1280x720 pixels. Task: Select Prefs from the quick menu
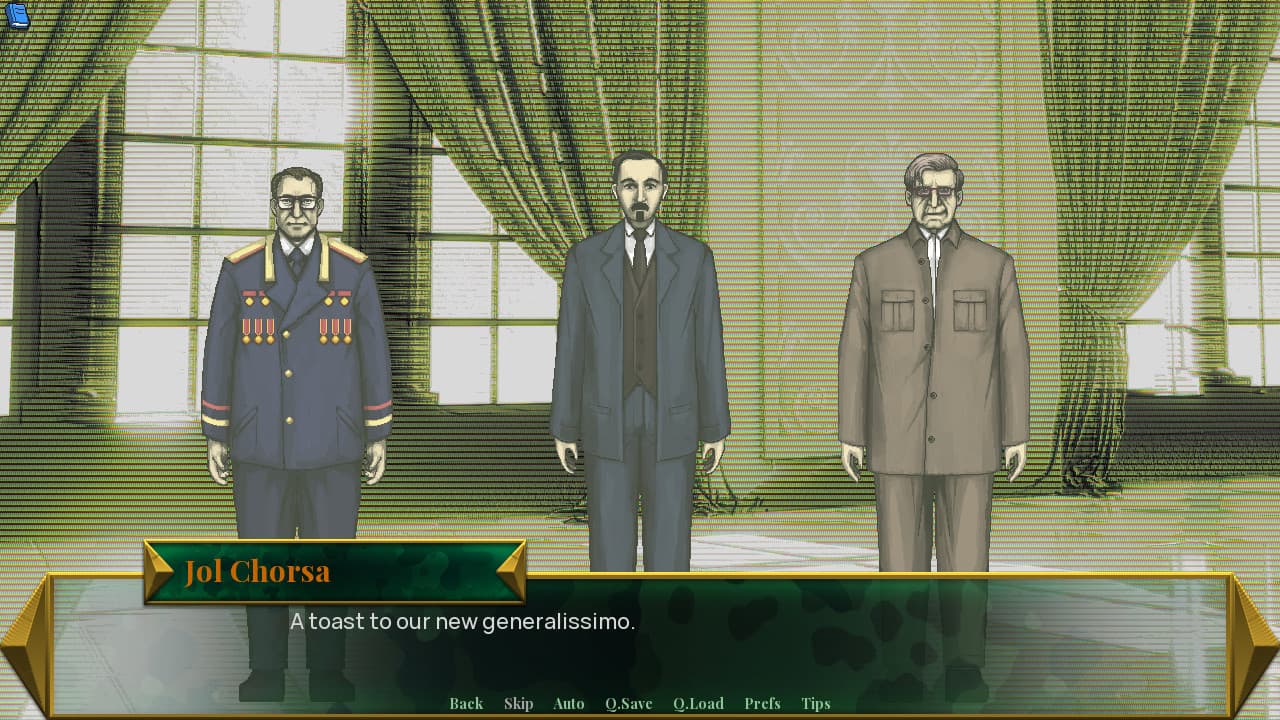coord(762,703)
